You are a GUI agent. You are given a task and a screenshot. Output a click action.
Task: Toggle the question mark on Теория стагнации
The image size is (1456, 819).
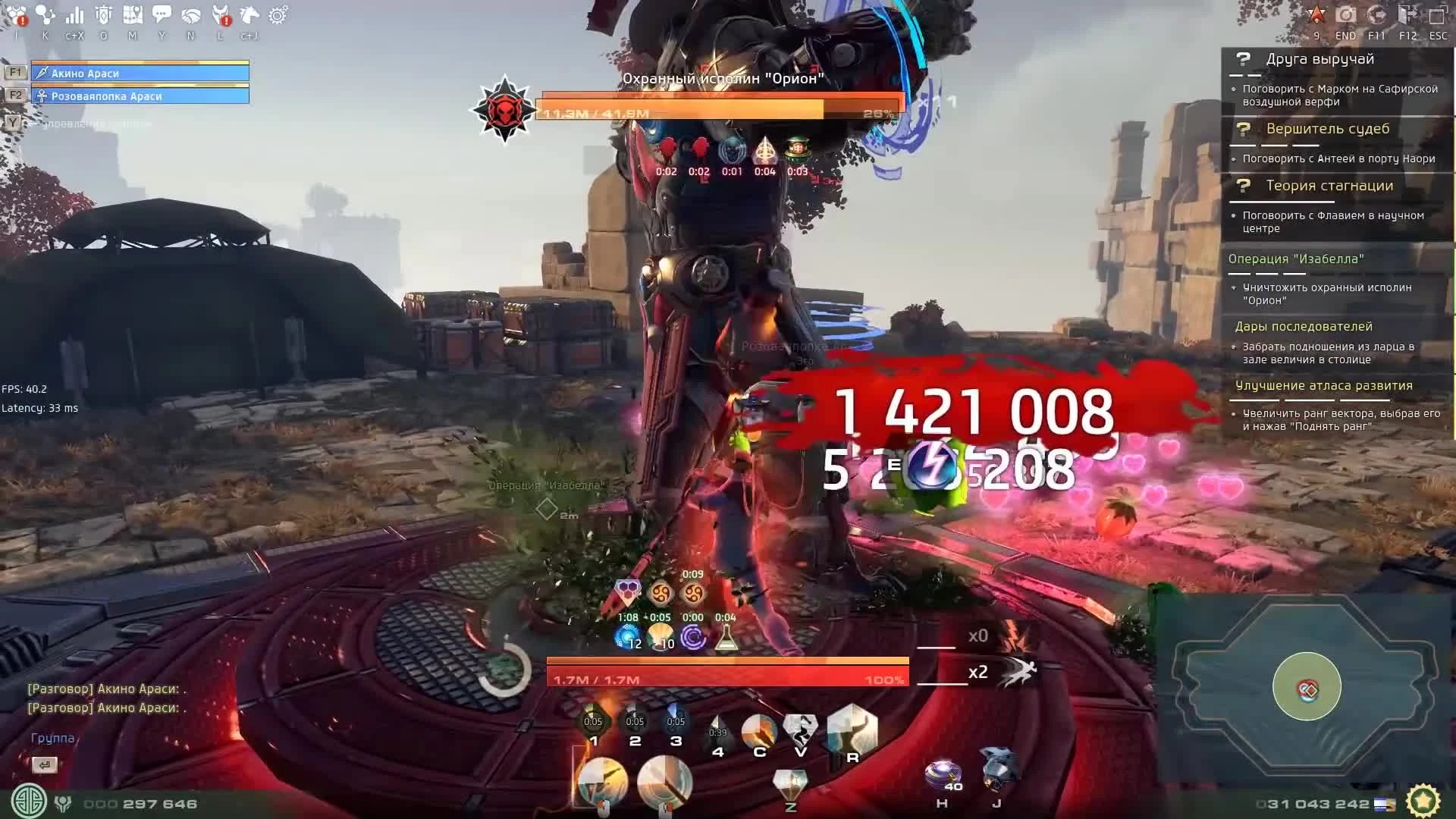[1242, 186]
